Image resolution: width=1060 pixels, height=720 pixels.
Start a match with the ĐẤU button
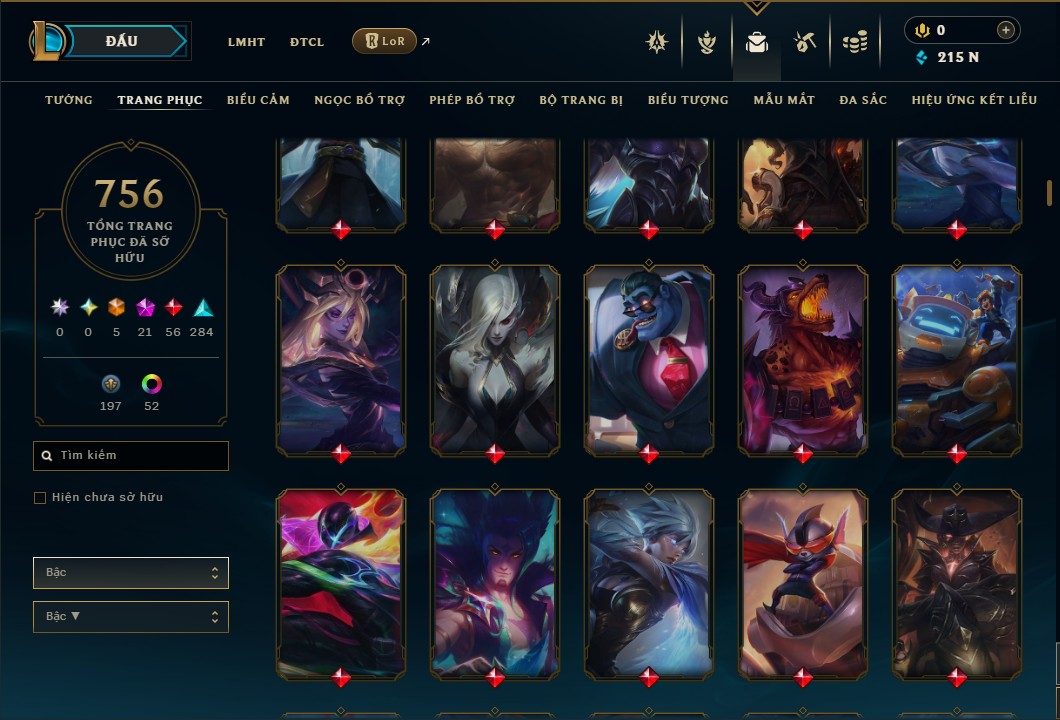coord(122,41)
